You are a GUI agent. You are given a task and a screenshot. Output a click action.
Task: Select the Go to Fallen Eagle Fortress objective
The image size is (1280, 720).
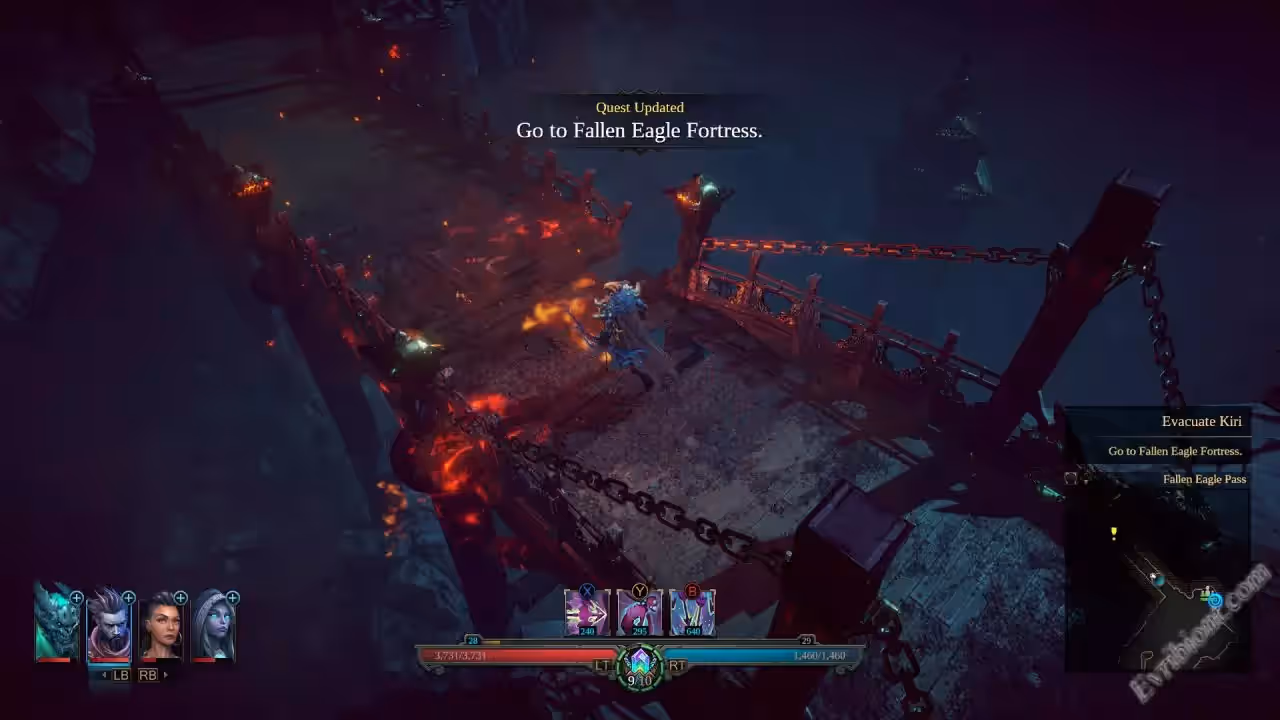click(x=1174, y=451)
